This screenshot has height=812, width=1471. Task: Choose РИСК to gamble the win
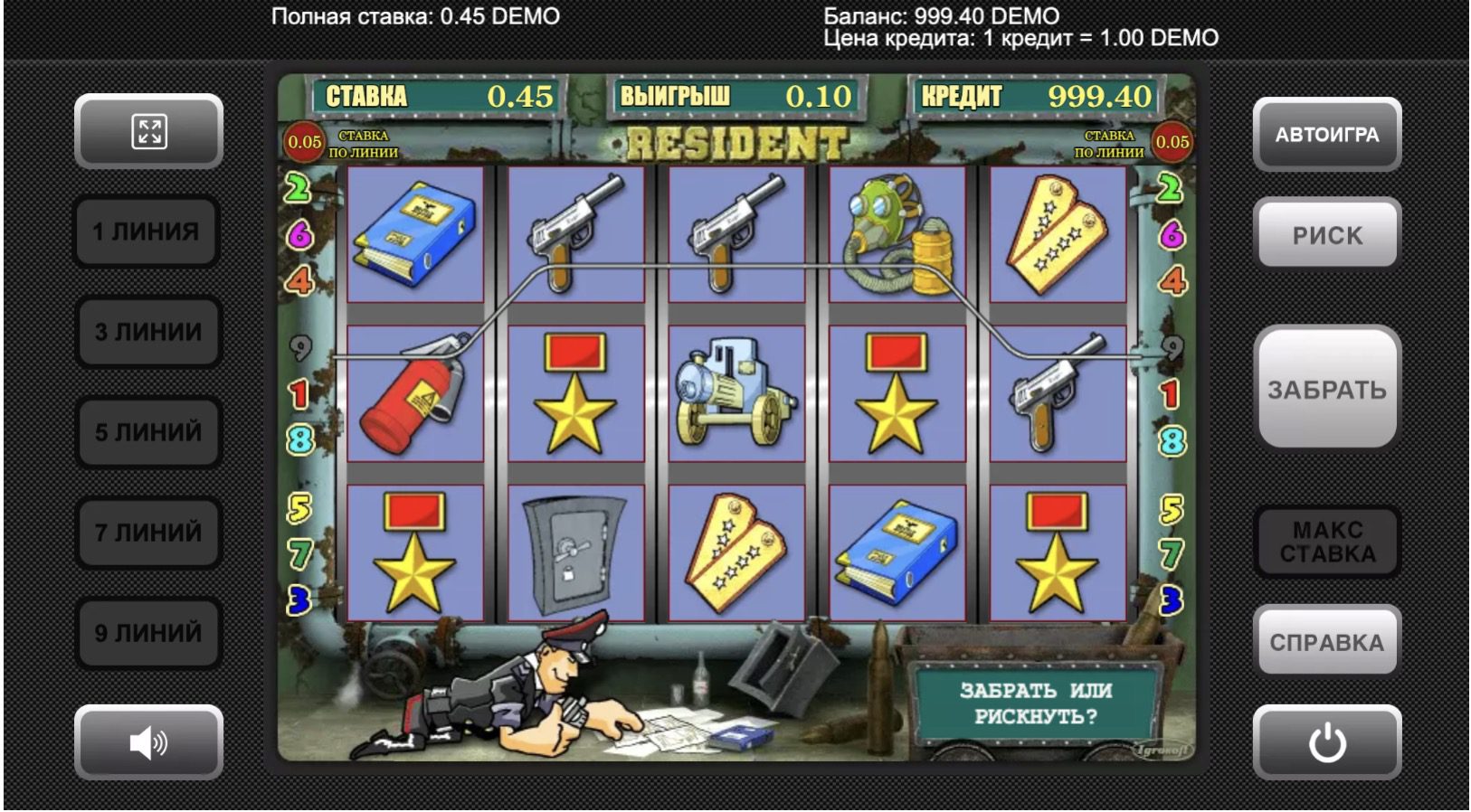1327,235
